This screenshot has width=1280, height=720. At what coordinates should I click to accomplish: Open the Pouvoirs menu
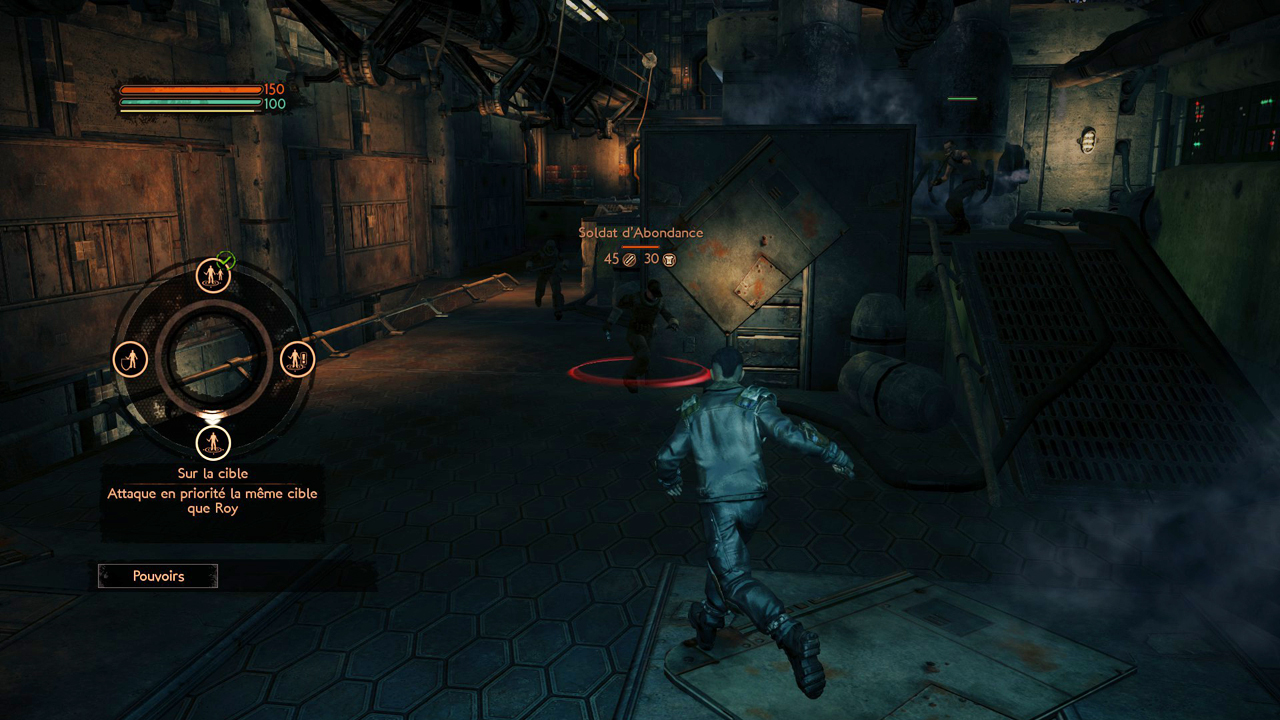pos(158,576)
